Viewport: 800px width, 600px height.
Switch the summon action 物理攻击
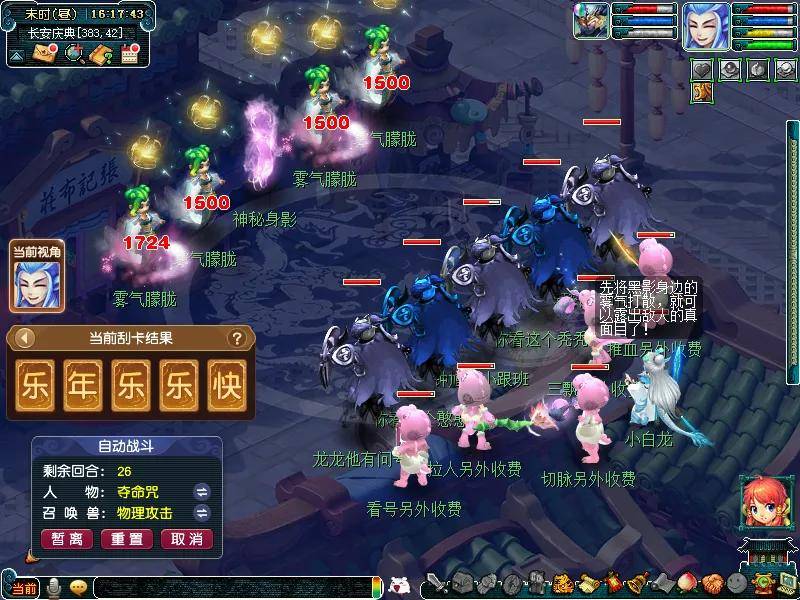[200, 513]
